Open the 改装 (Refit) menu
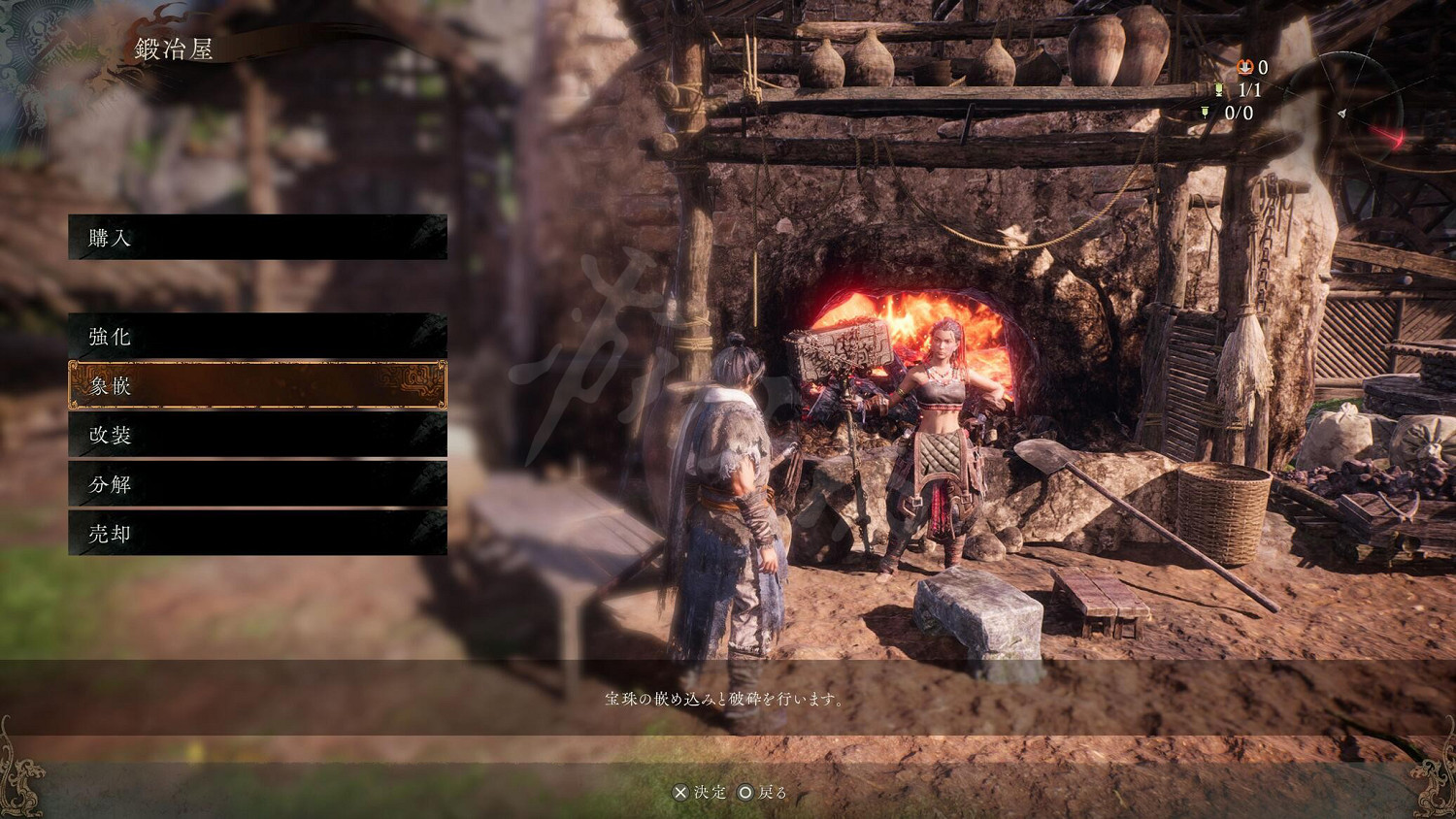Viewport: 1456px width, 819px height. pos(257,435)
